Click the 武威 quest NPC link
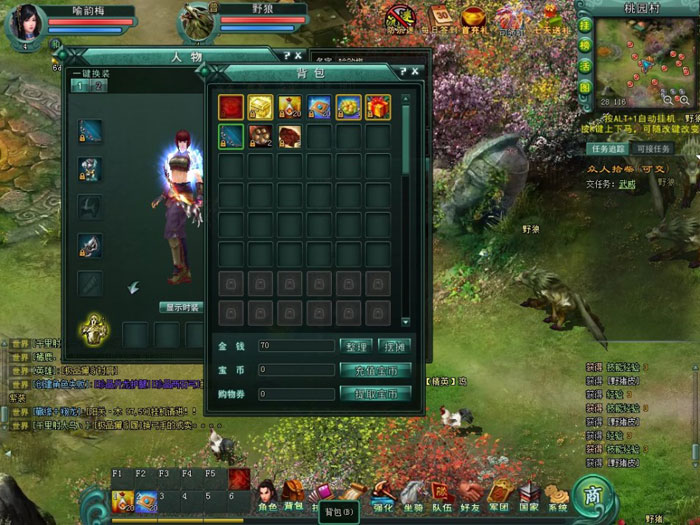Image resolution: width=700 pixels, height=525 pixels. click(x=627, y=184)
